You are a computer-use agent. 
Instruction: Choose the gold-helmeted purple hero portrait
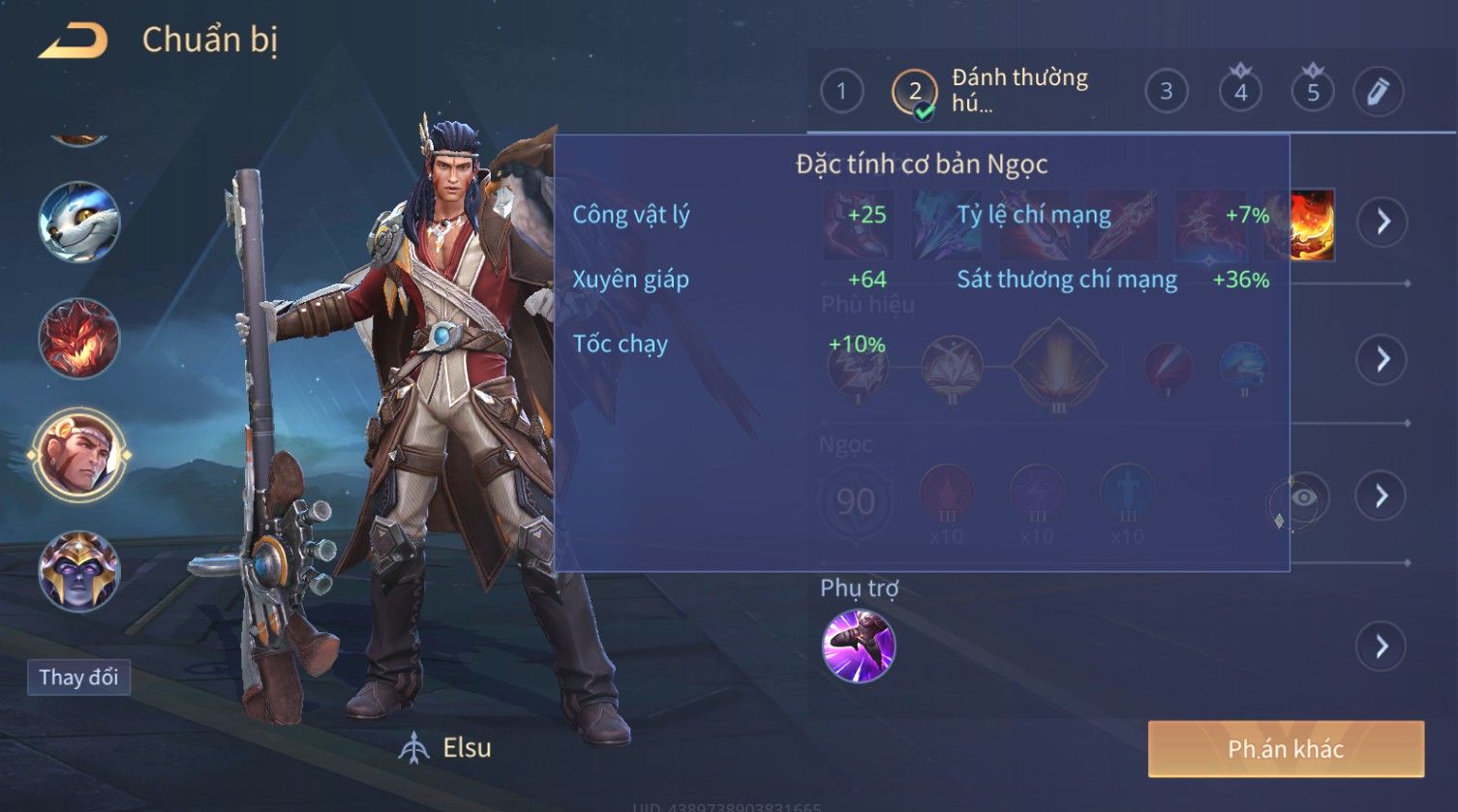[78, 571]
